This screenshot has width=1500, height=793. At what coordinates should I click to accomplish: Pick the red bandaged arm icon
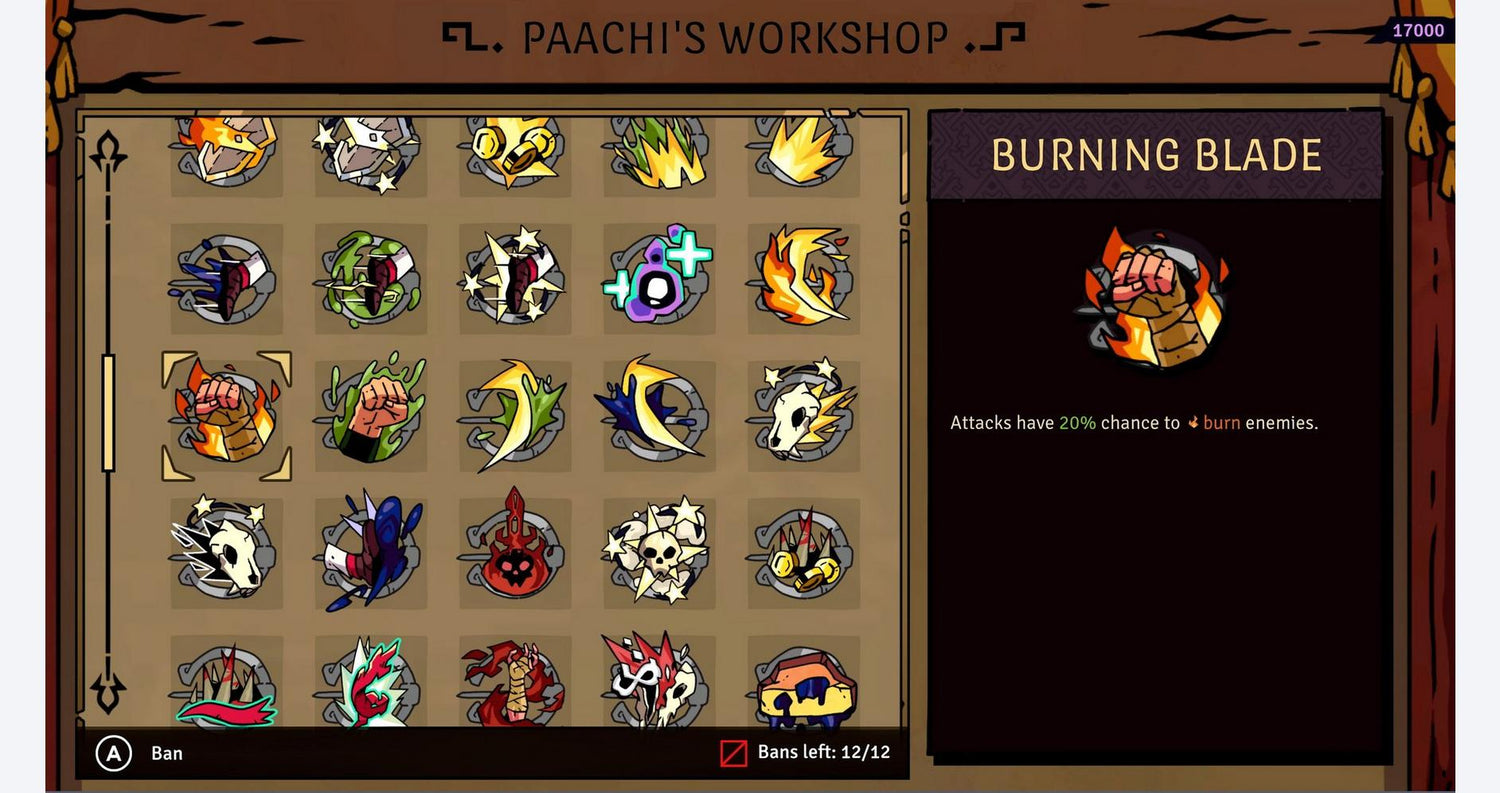[x=515, y=680]
